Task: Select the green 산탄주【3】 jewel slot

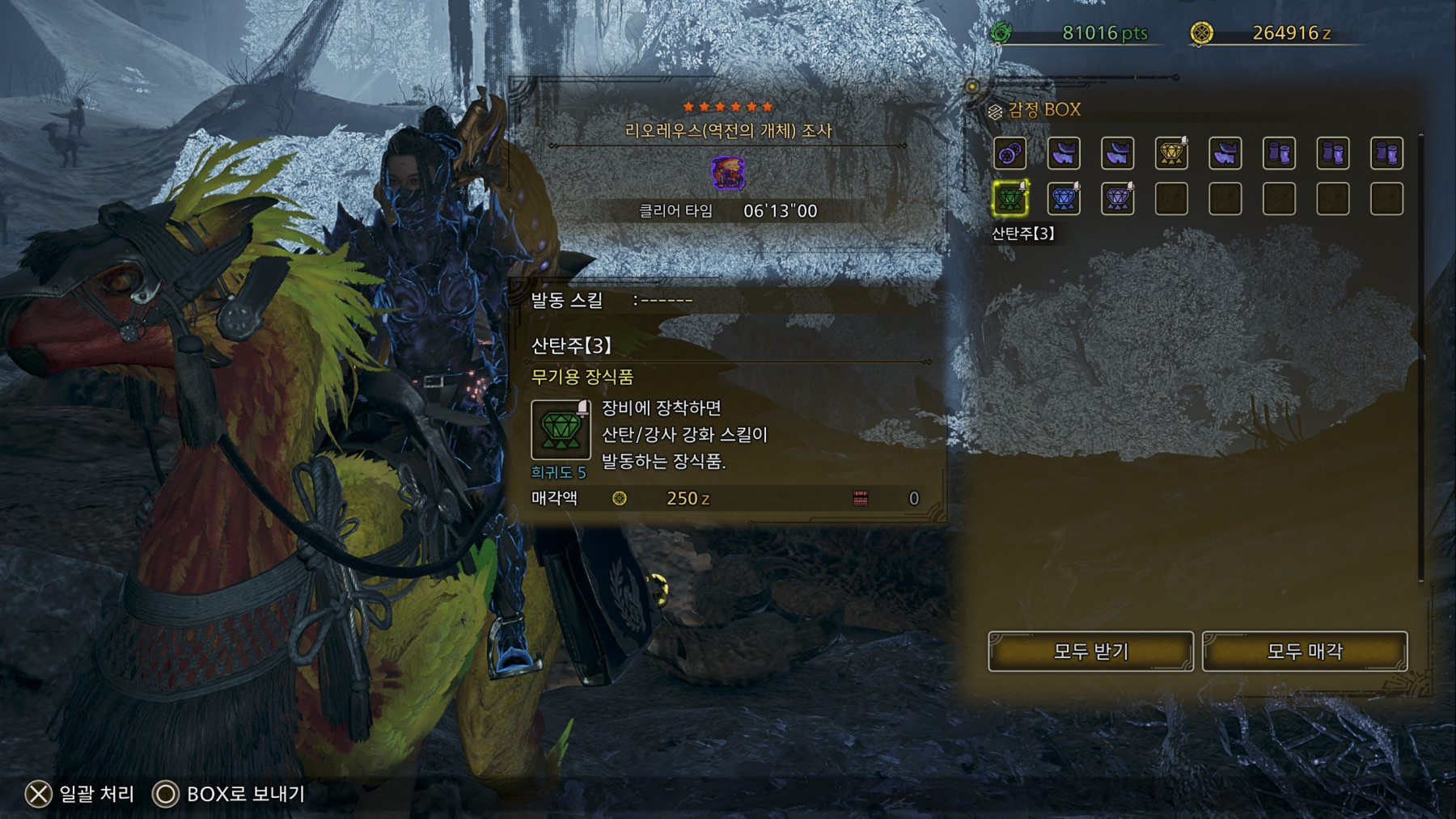Action: click(1009, 199)
